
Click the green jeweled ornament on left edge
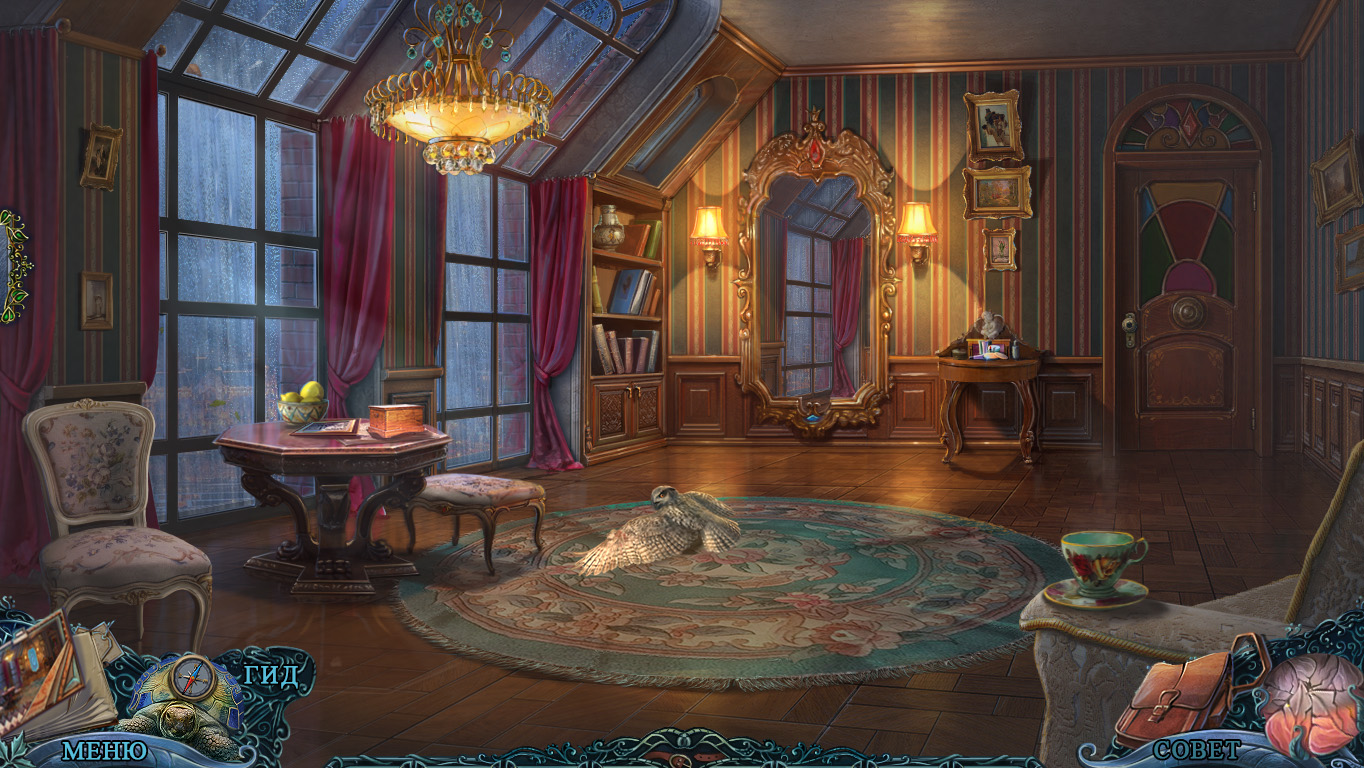14,265
